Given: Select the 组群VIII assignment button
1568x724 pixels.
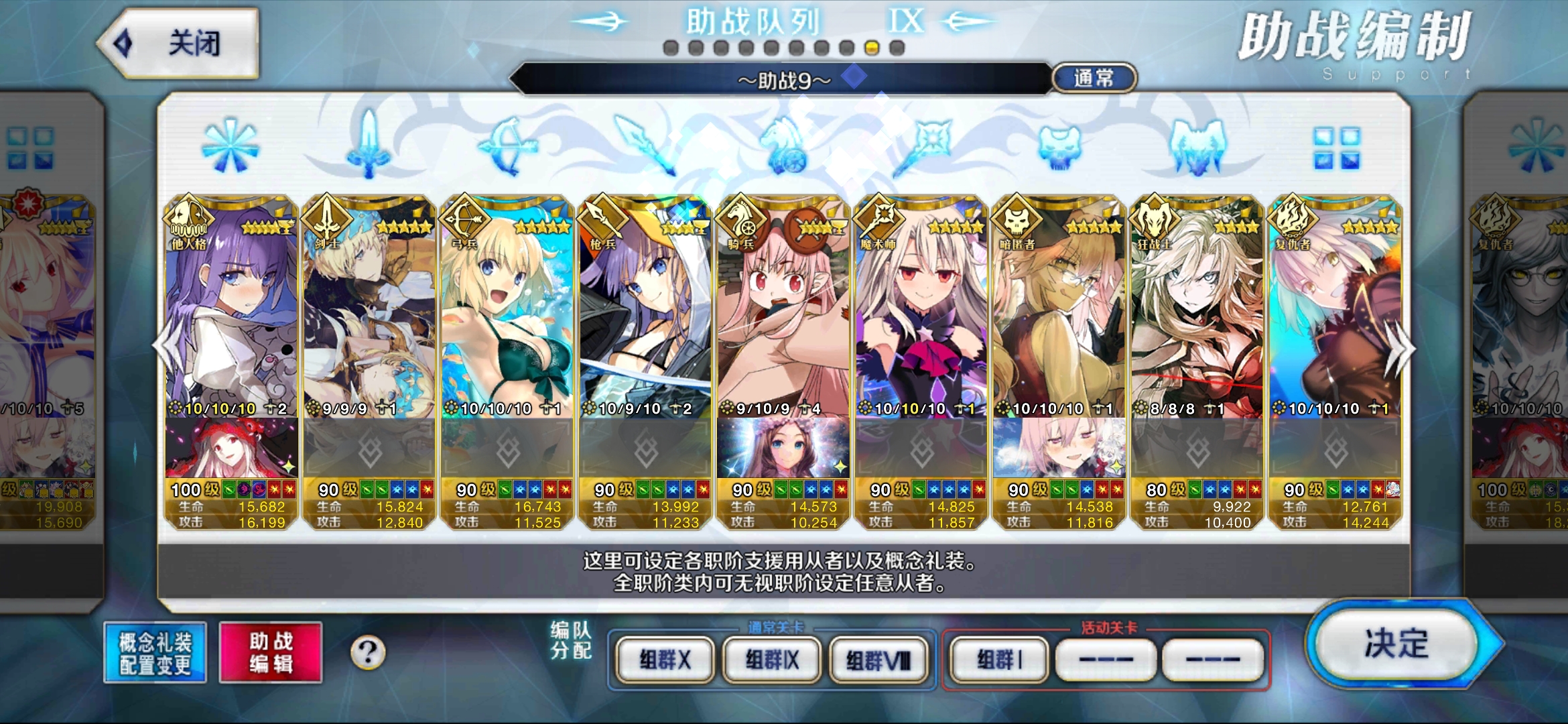Looking at the screenshot, I should coord(878,660).
